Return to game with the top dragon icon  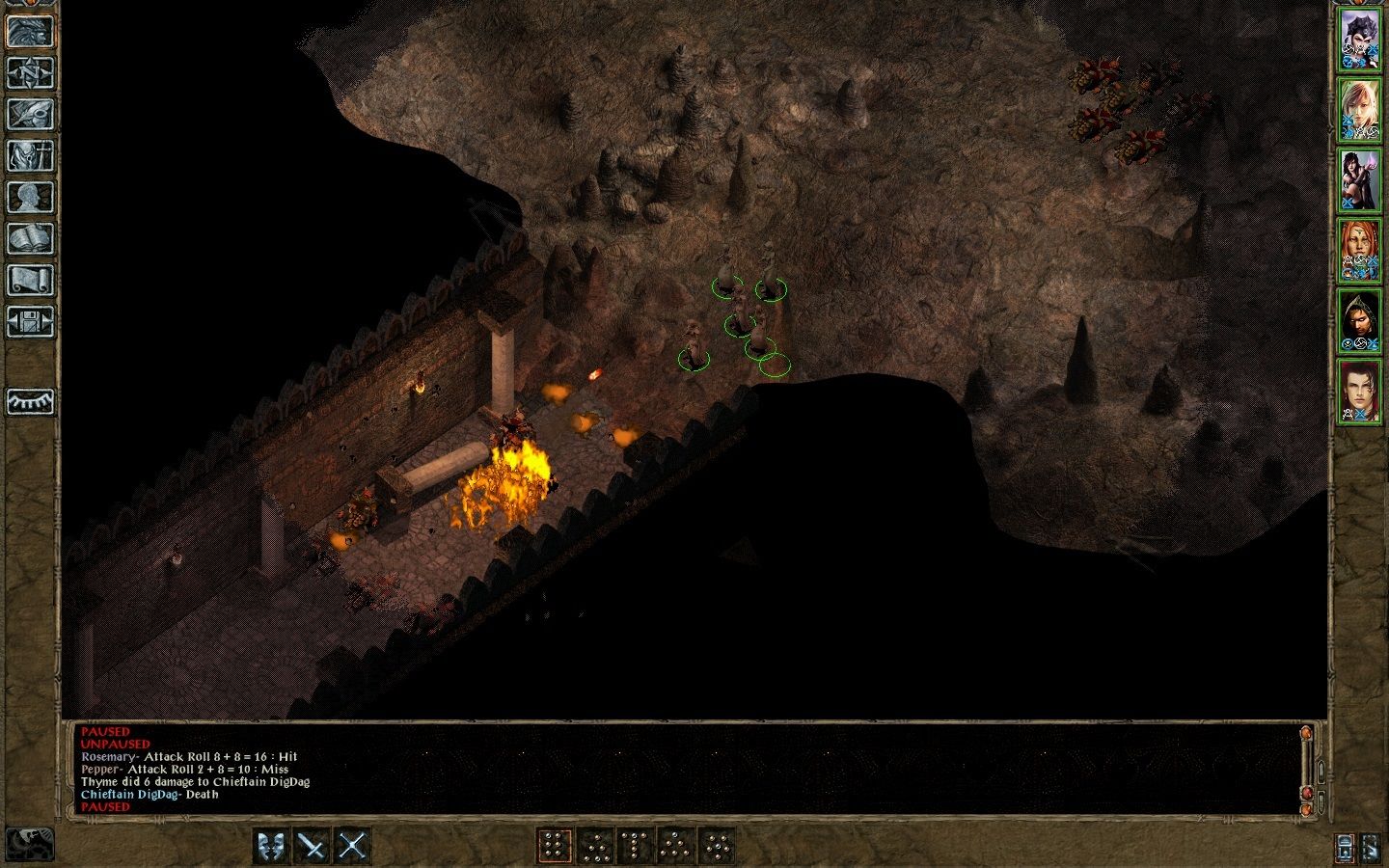30,31
